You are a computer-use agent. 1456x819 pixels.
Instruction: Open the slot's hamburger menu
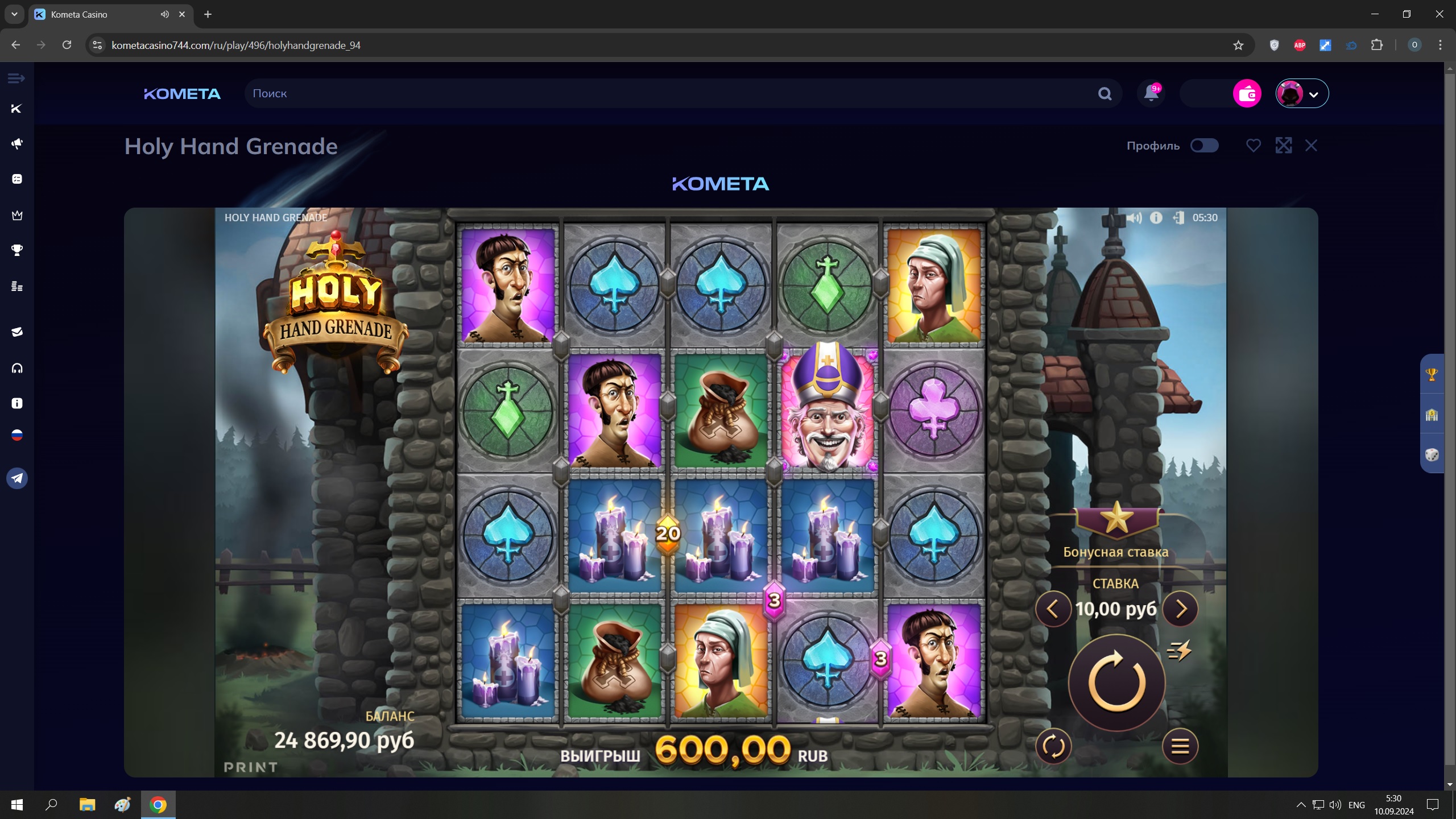(x=1180, y=746)
